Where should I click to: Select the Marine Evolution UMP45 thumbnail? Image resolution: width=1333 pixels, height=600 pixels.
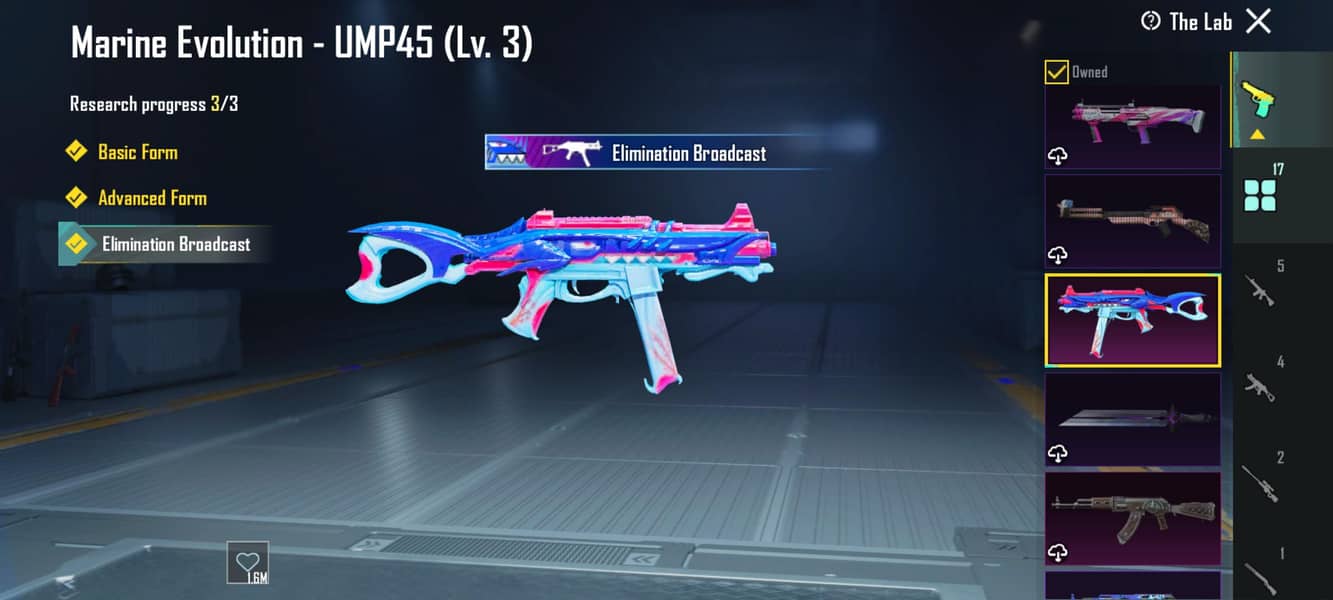pos(1132,320)
